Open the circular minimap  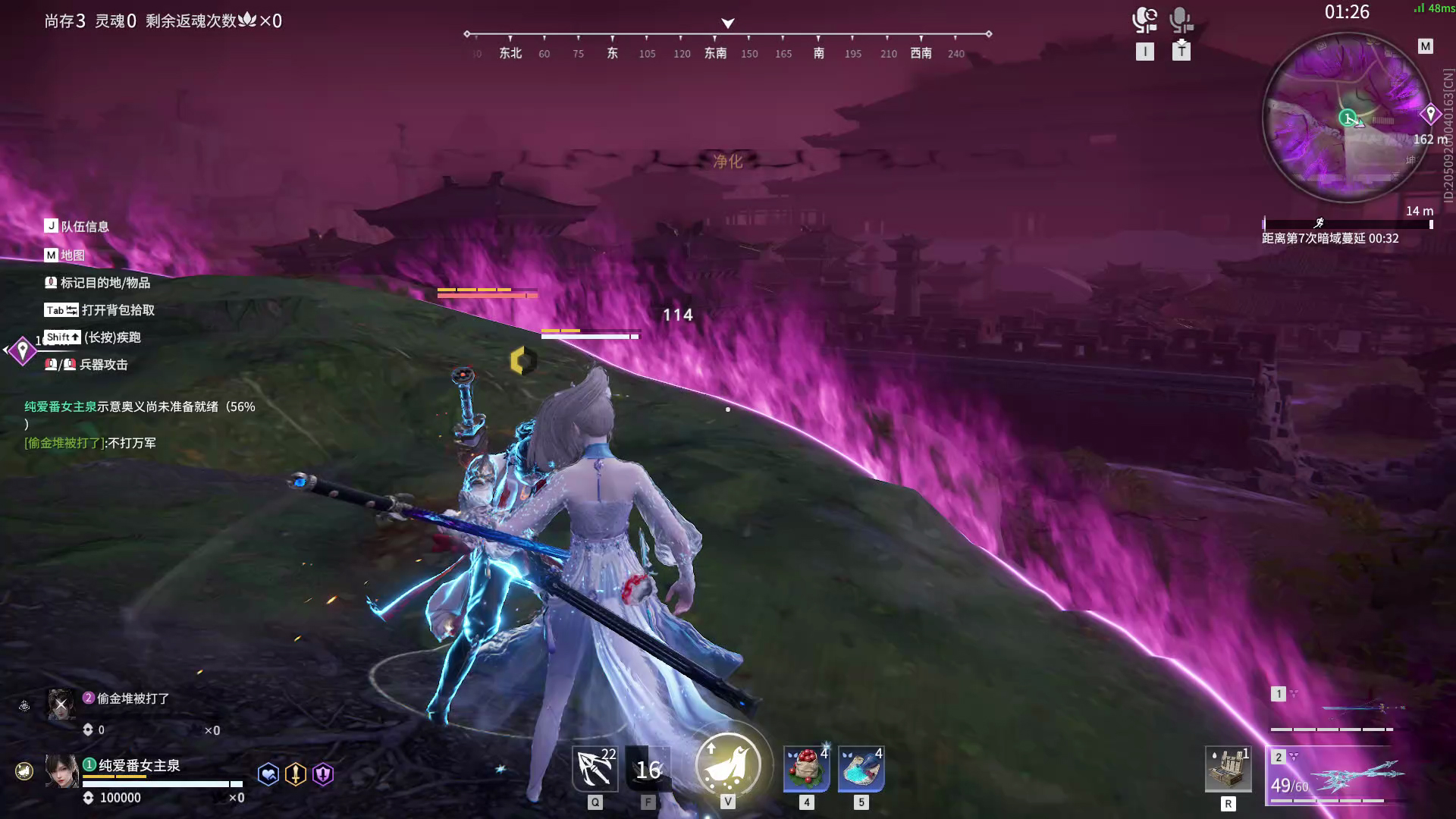1347,118
